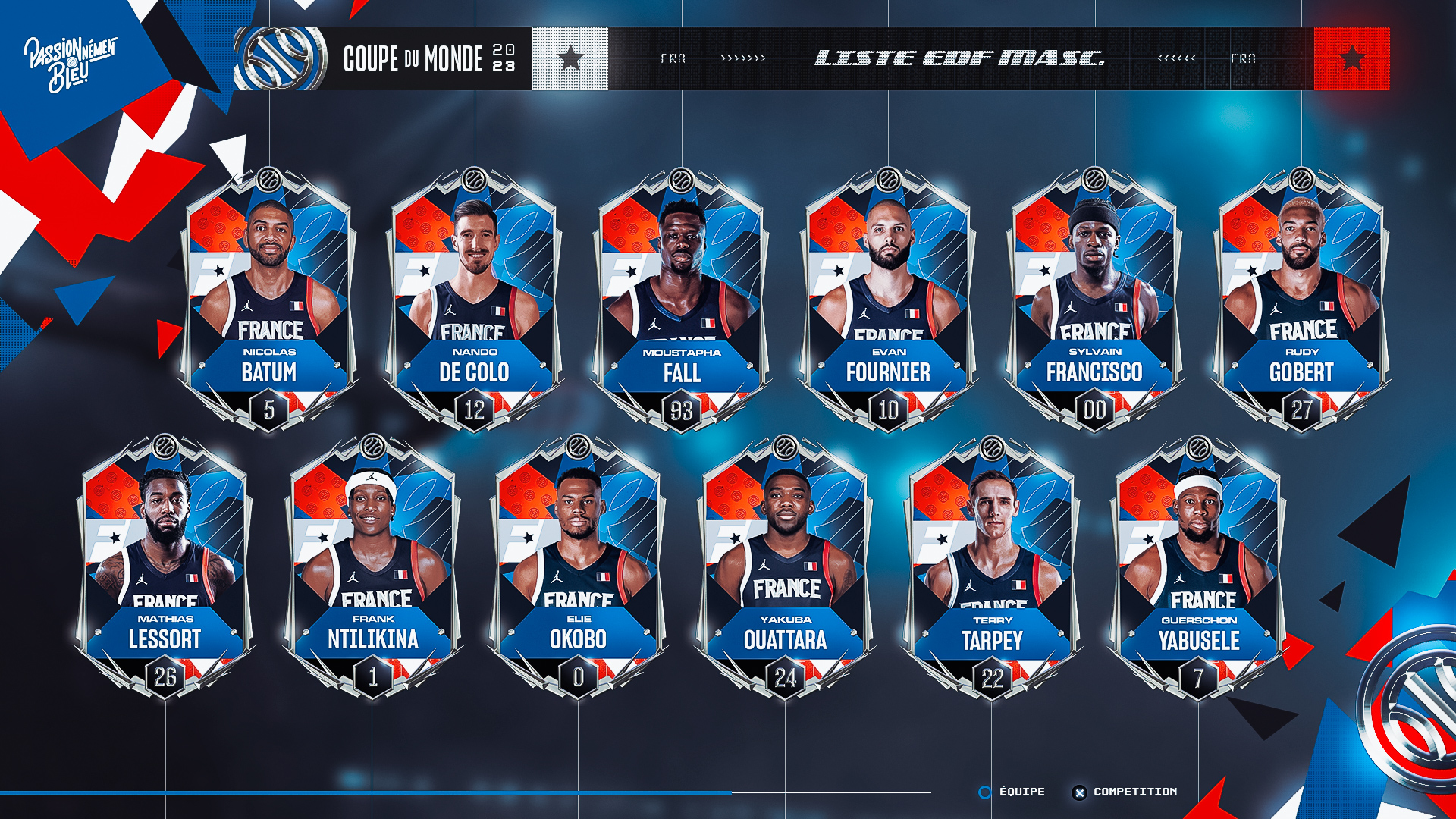Choose Nando De Colo's card
This screenshot has width=1456, height=819.
(475, 300)
